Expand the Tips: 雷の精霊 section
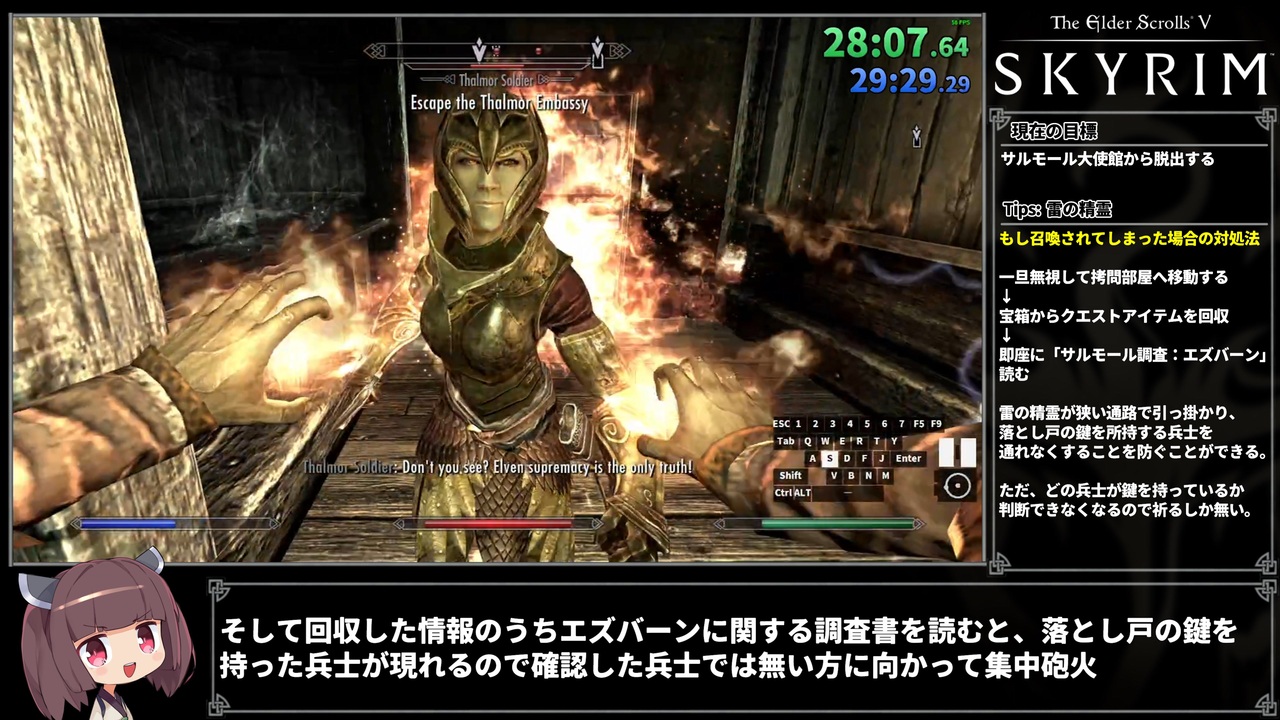 point(1056,209)
